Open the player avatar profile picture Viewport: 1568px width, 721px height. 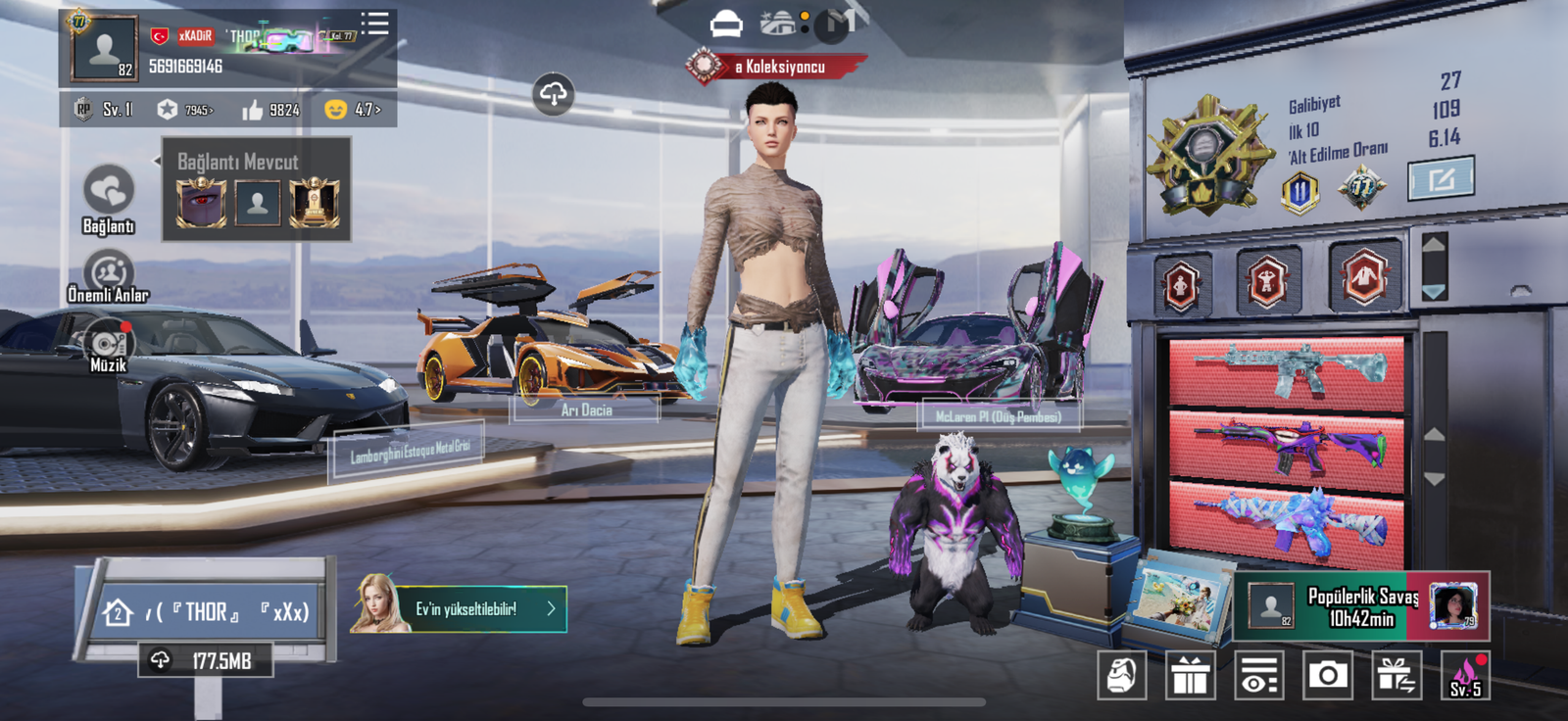pos(103,48)
